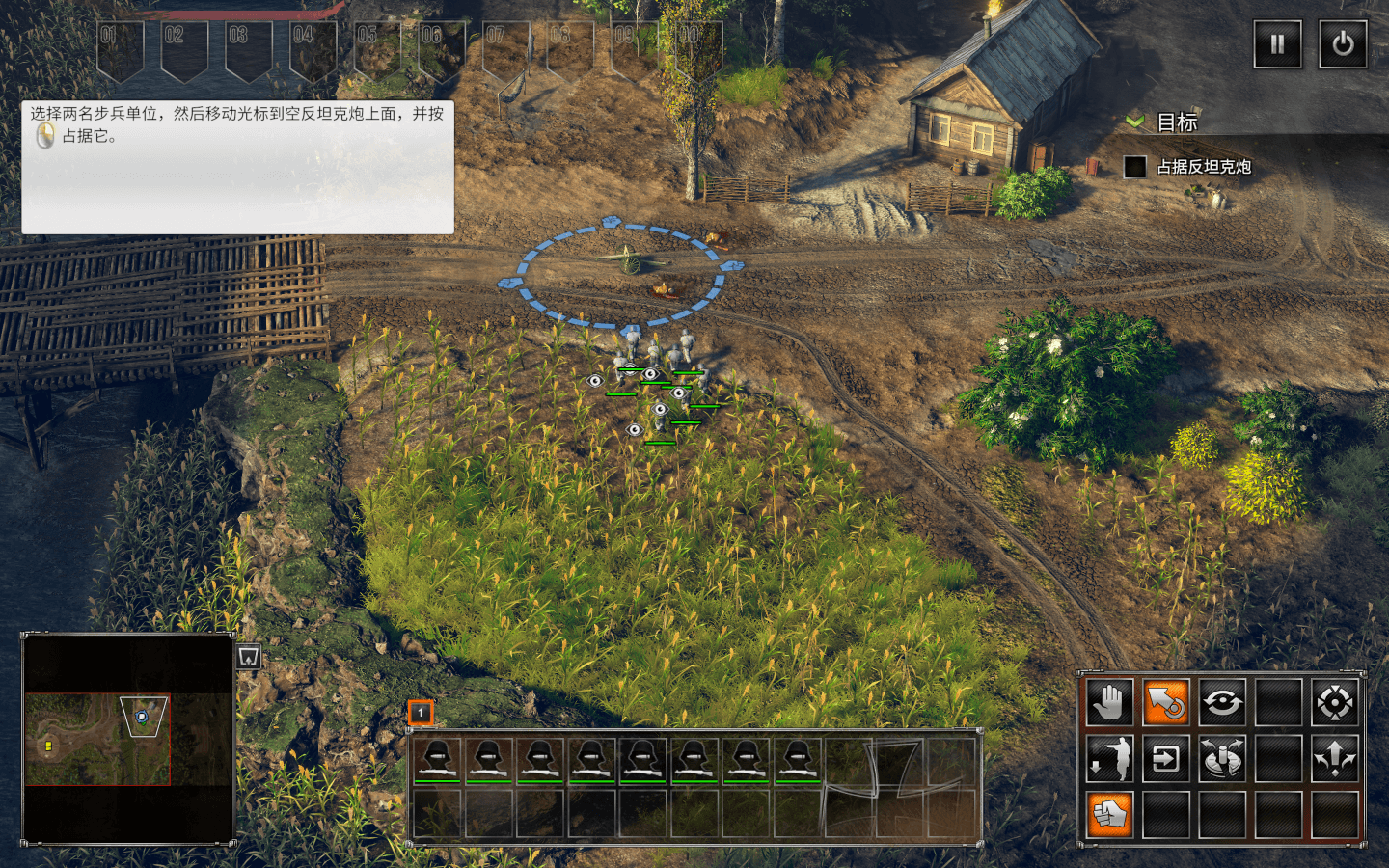Toggle the small button beside the minimap
The width and height of the screenshot is (1389, 868).
coord(249,657)
